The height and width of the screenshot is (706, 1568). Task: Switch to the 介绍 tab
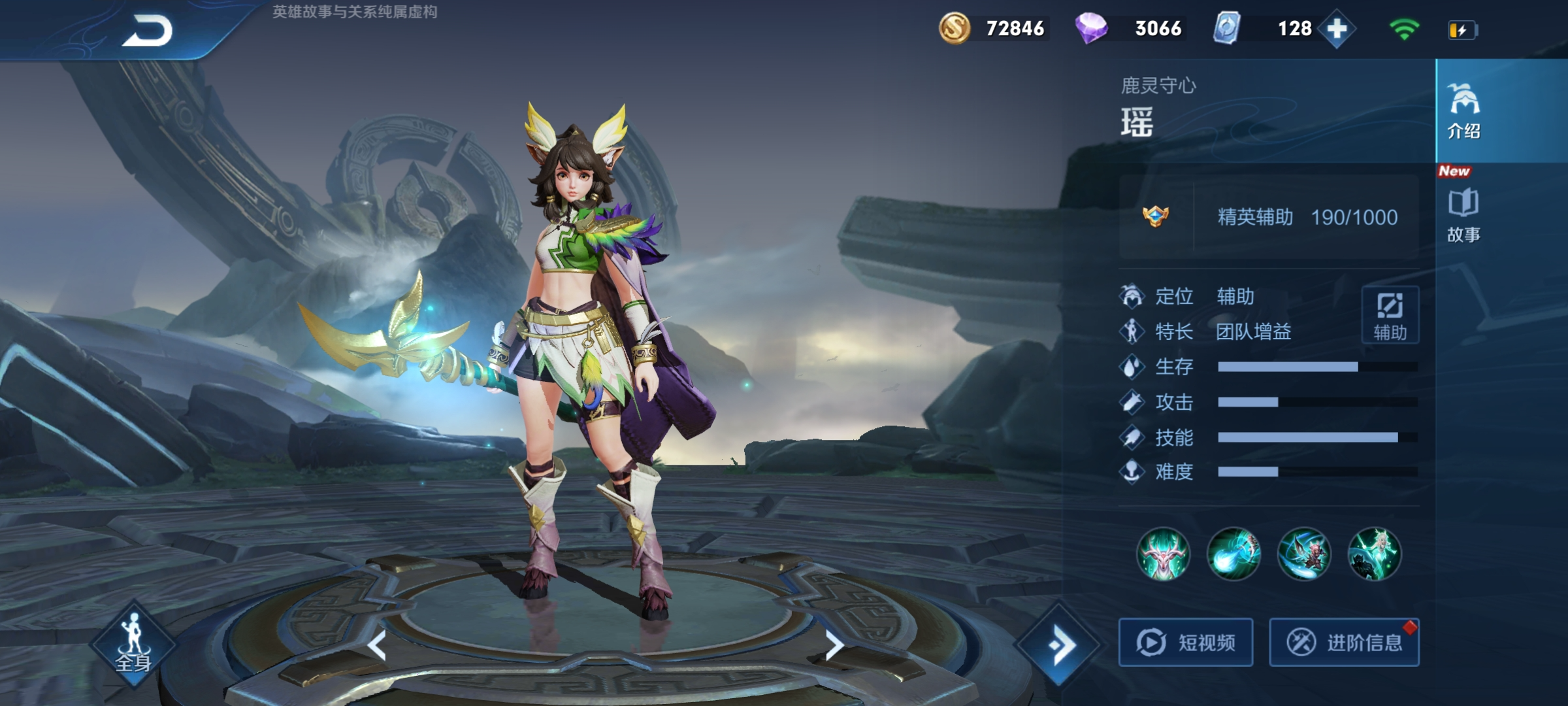tap(1463, 111)
